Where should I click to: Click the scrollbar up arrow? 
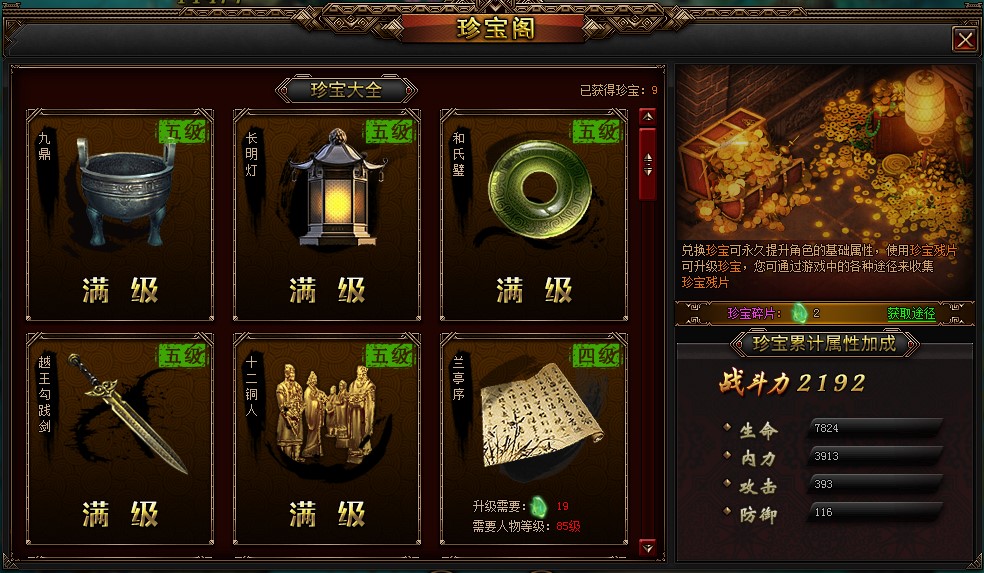pyautogui.click(x=647, y=116)
